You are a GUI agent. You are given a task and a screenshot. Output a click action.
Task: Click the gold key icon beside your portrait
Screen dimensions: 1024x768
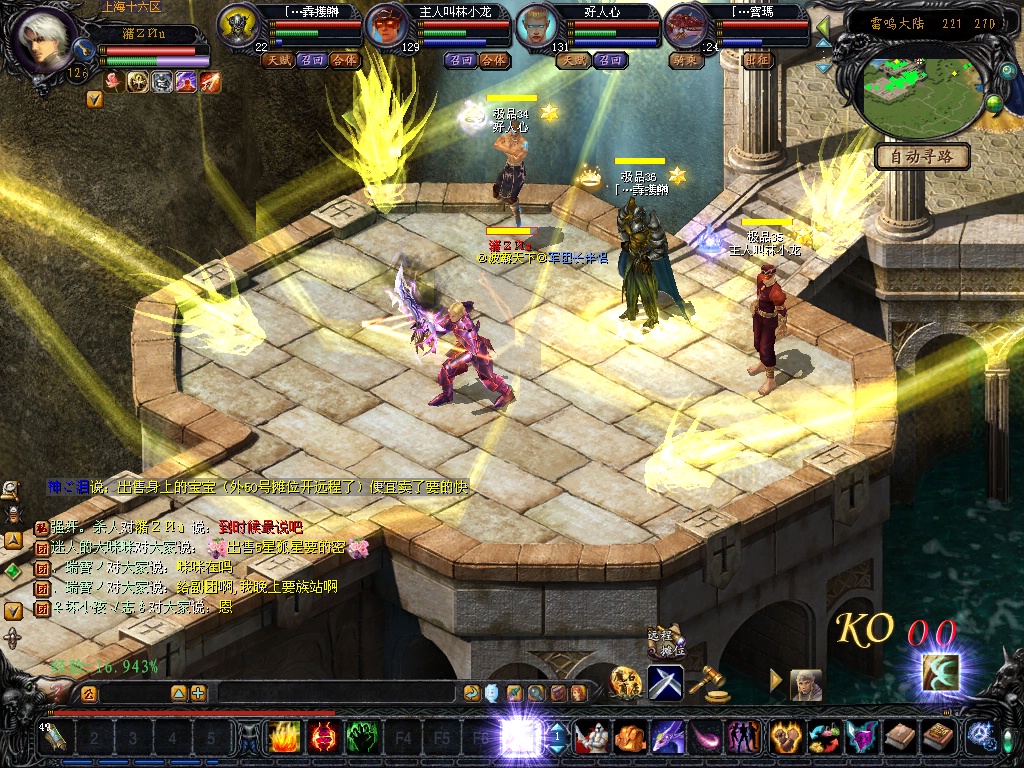pos(94,98)
